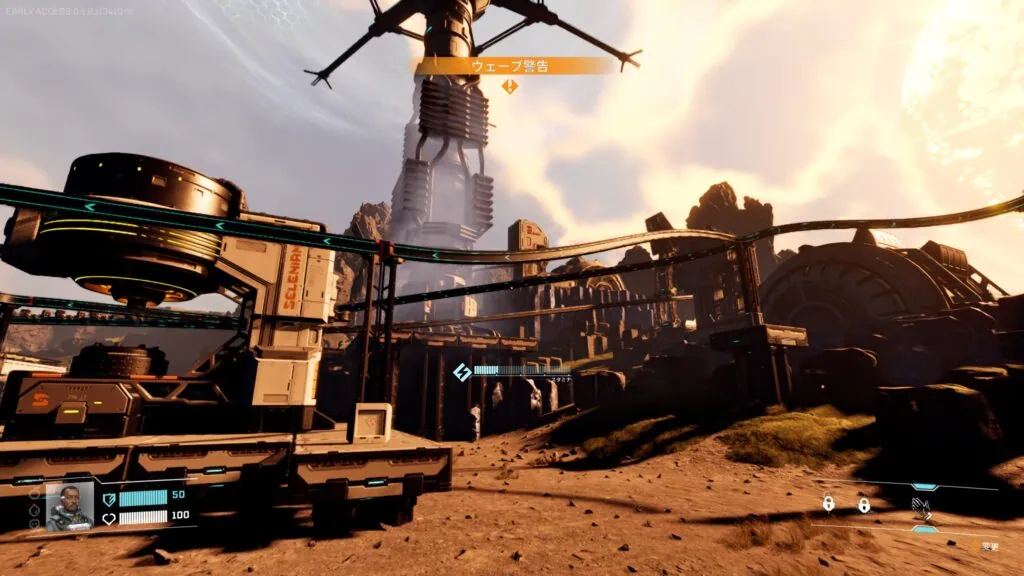Viewport: 1024px width, 576px height.
Task: Click the orange exclamation warning diamond
Action: 510,87
